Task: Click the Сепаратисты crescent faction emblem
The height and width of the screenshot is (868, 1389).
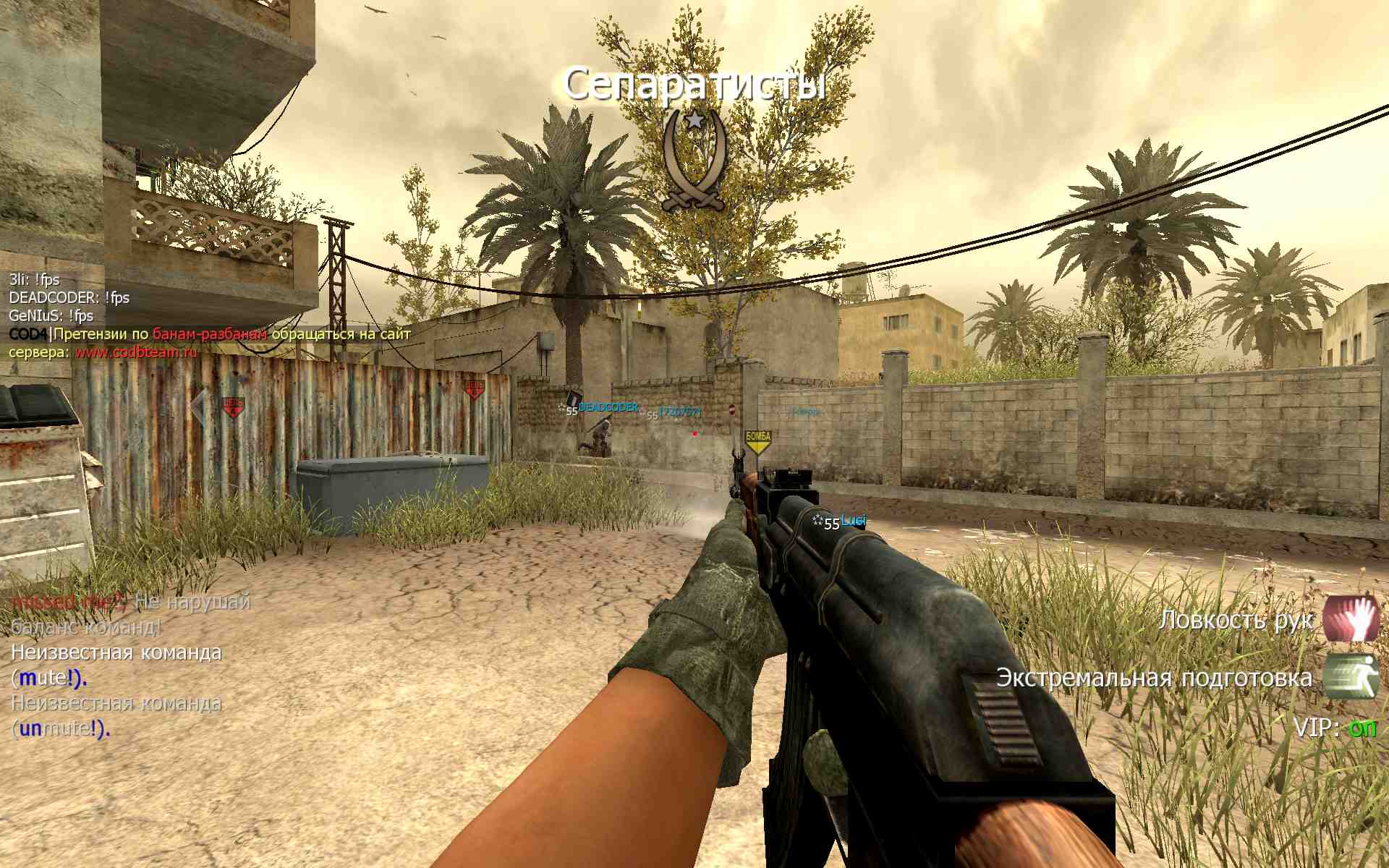Action: tap(694, 161)
